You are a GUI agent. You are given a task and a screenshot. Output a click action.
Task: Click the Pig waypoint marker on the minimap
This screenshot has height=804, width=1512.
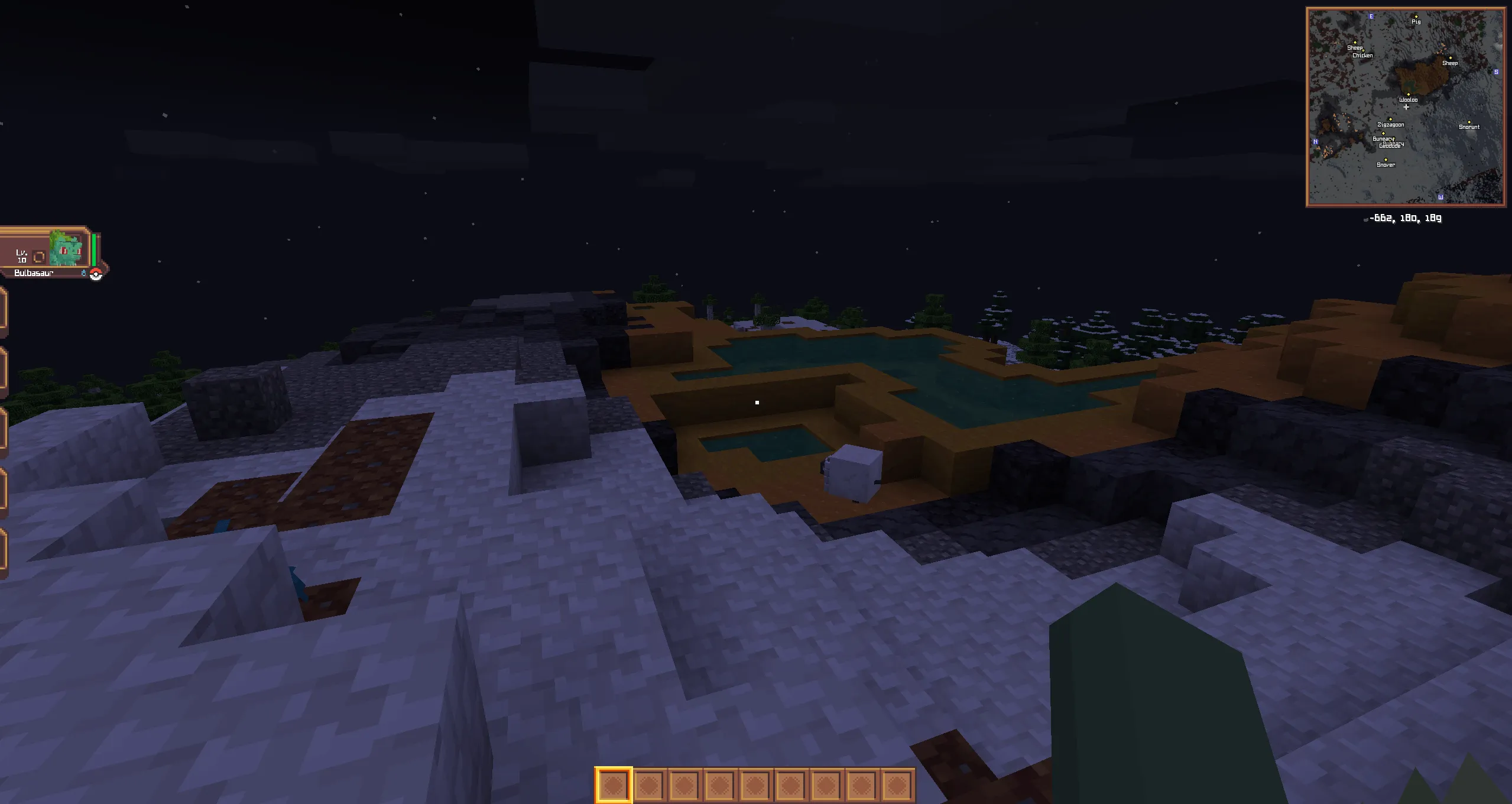pos(1416,17)
